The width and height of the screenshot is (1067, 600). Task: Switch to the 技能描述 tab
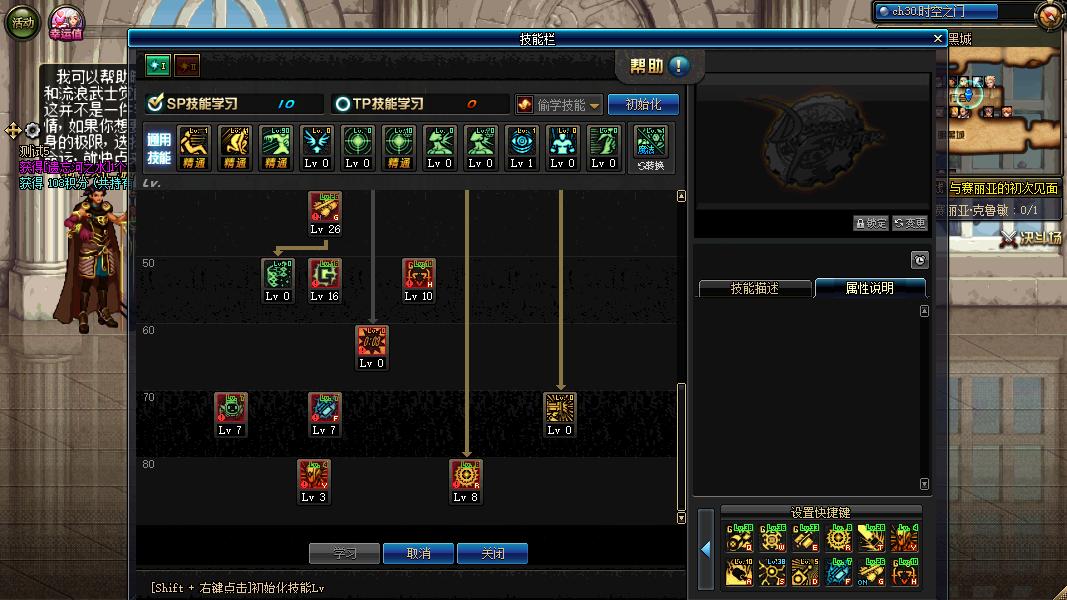[x=754, y=288]
